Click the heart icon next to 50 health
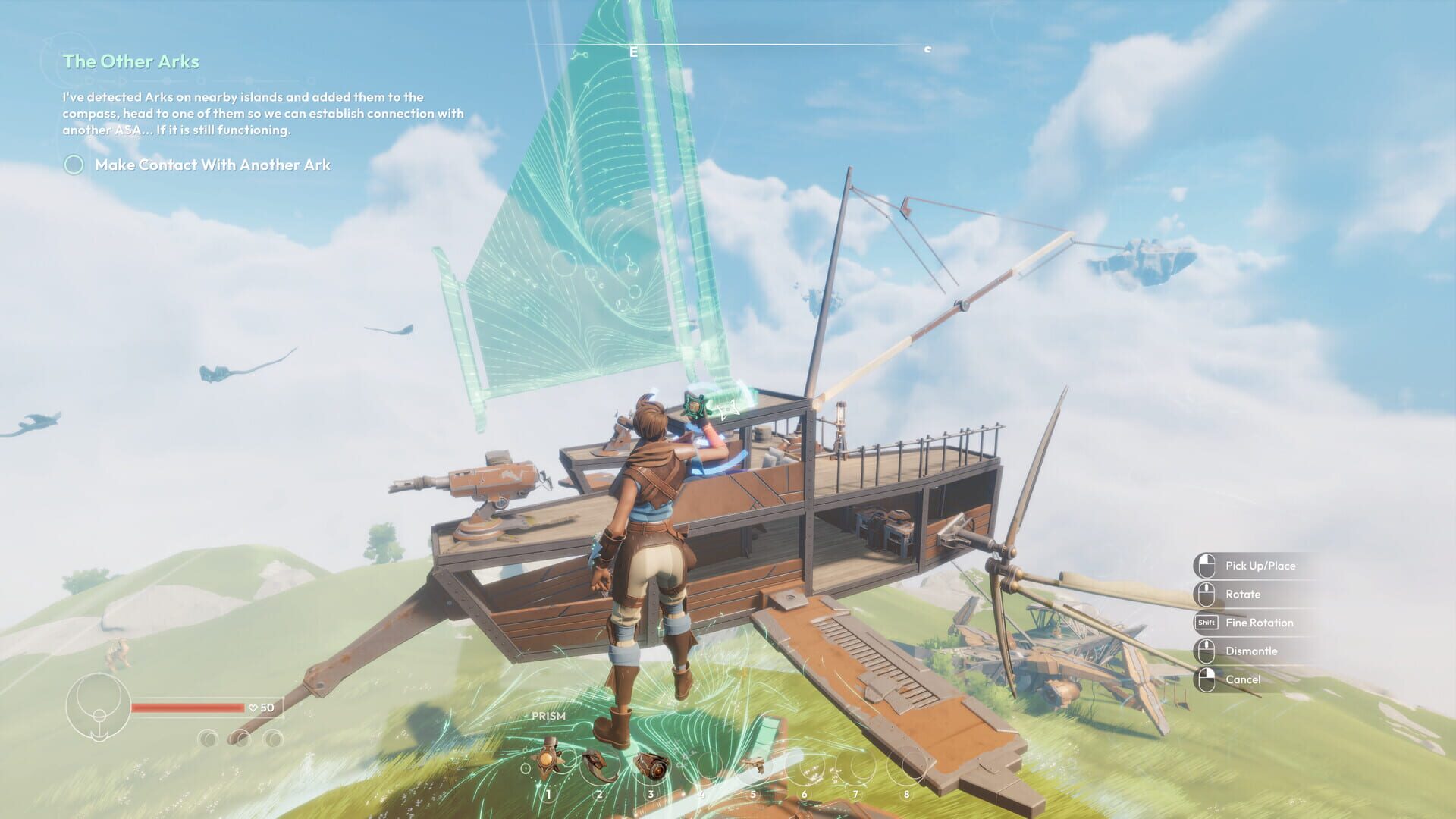1456x819 pixels. tap(253, 707)
